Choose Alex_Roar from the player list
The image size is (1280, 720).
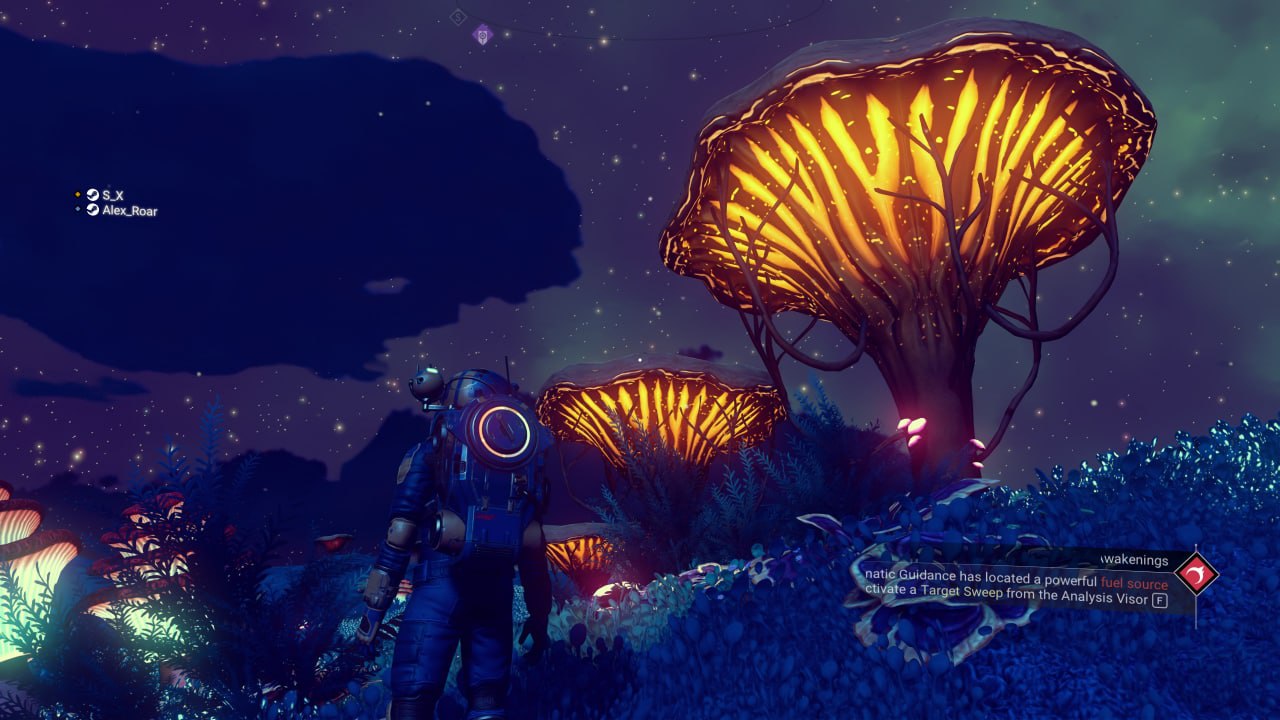click(129, 211)
